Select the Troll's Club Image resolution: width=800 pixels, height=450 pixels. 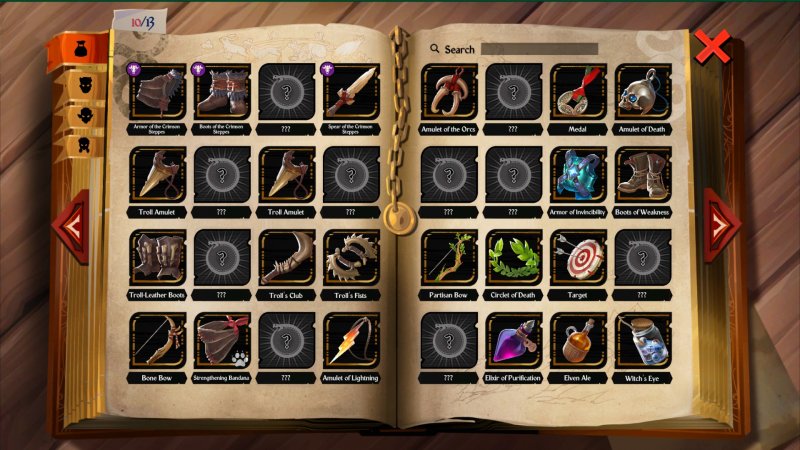(x=287, y=258)
